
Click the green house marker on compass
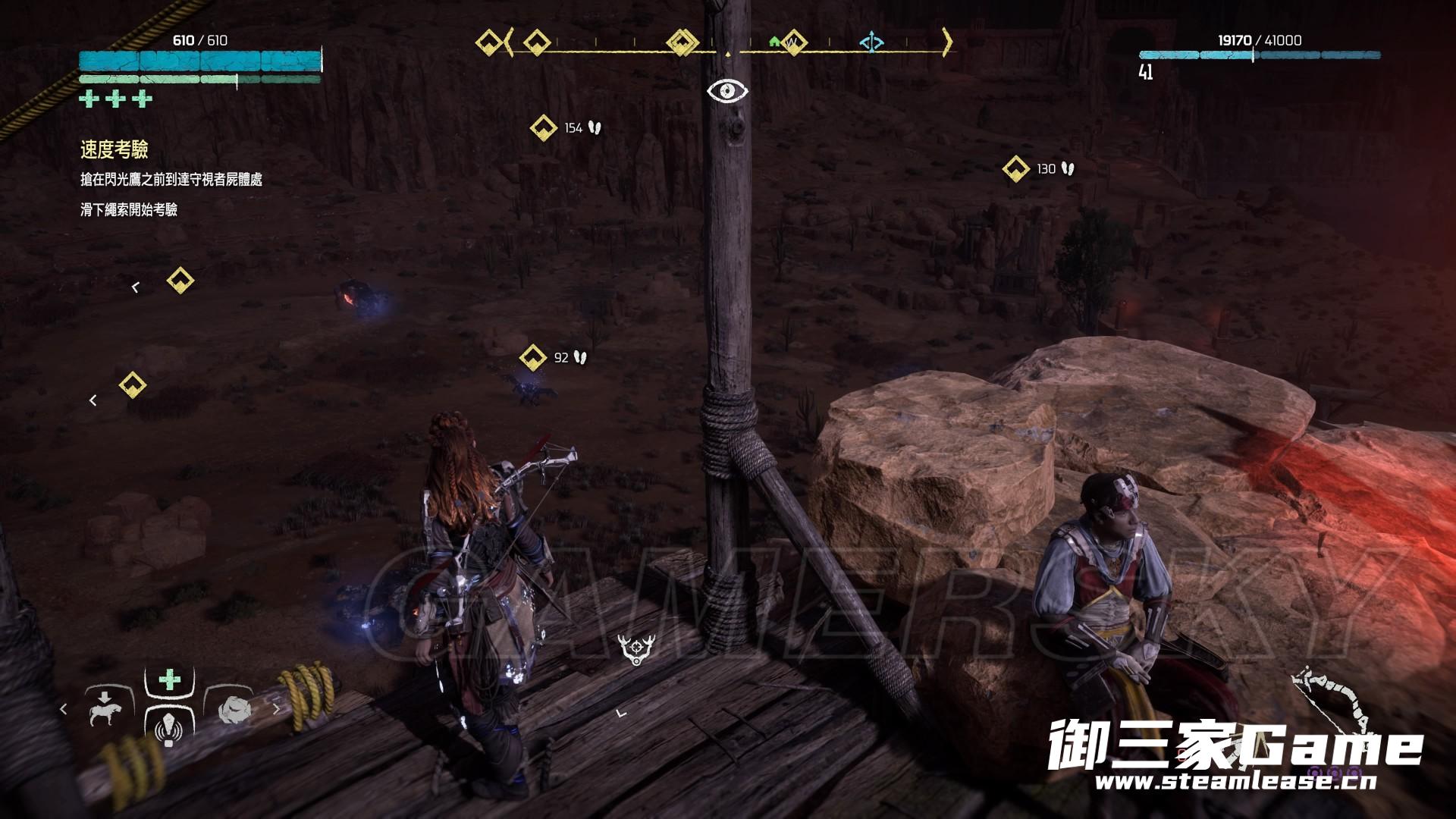[774, 42]
